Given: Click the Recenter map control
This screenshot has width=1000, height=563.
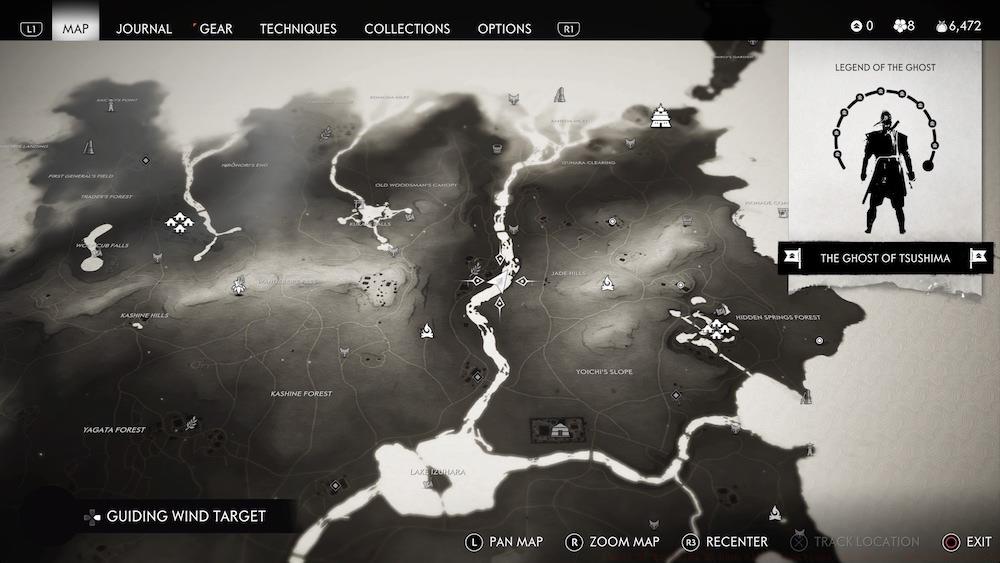Looking at the screenshot, I should pyautogui.click(x=726, y=542).
